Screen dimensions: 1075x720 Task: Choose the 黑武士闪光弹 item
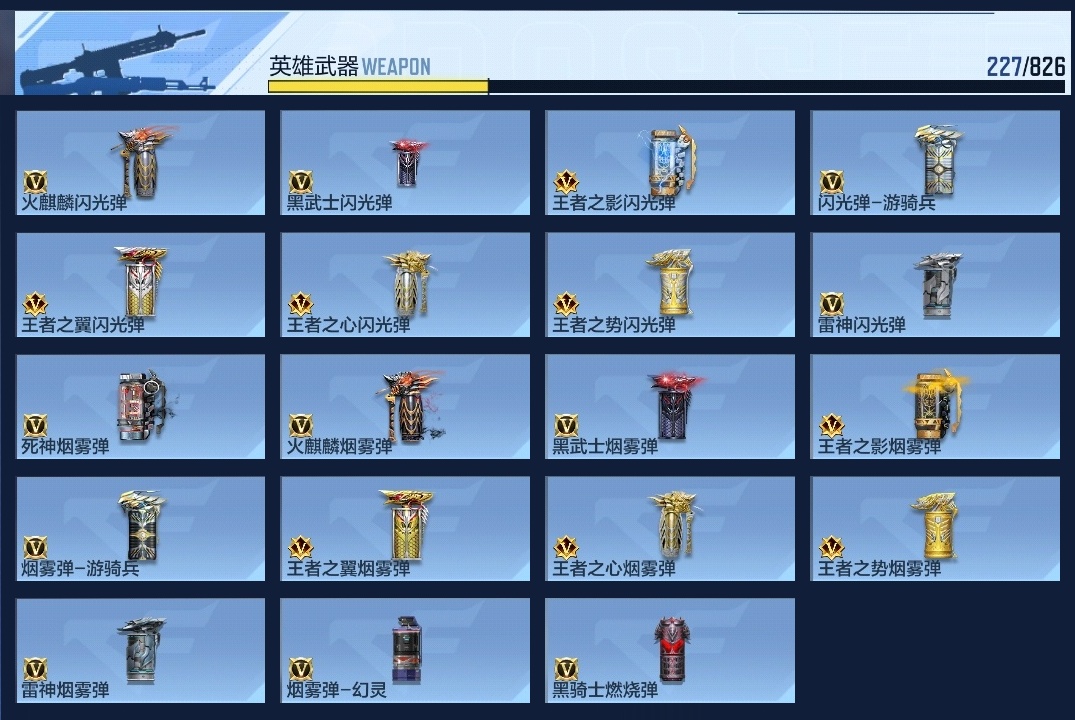tap(405, 162)
